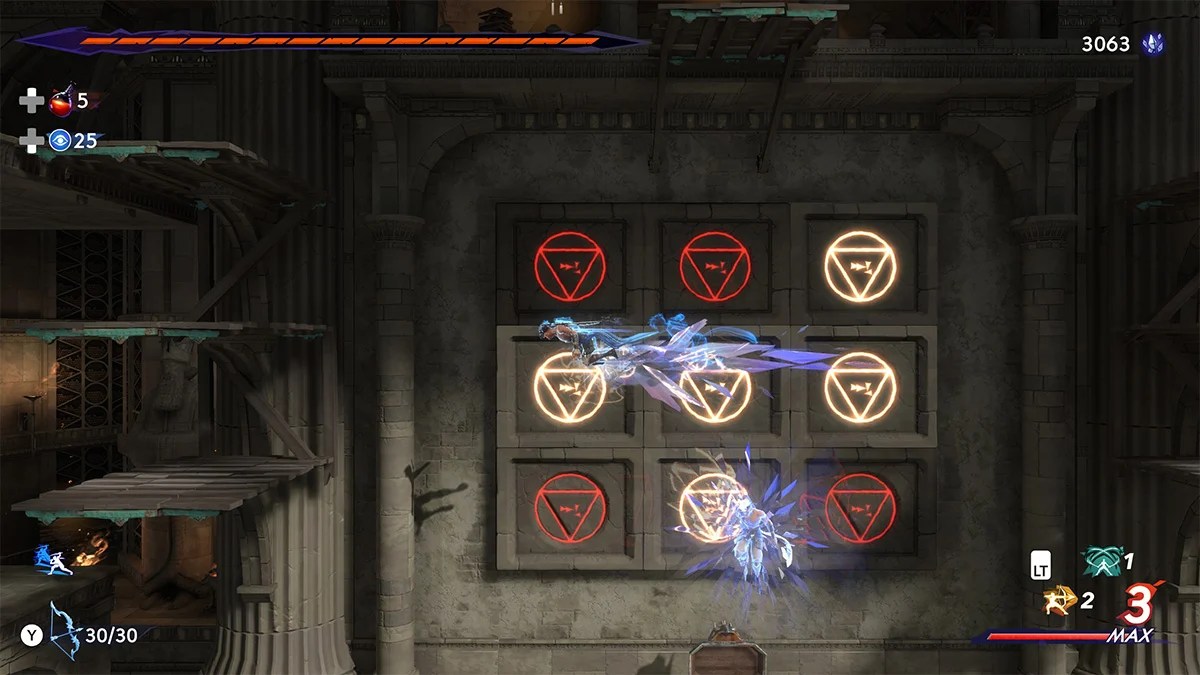Click the time crystal currency icon

click(x=1153, y=44)
